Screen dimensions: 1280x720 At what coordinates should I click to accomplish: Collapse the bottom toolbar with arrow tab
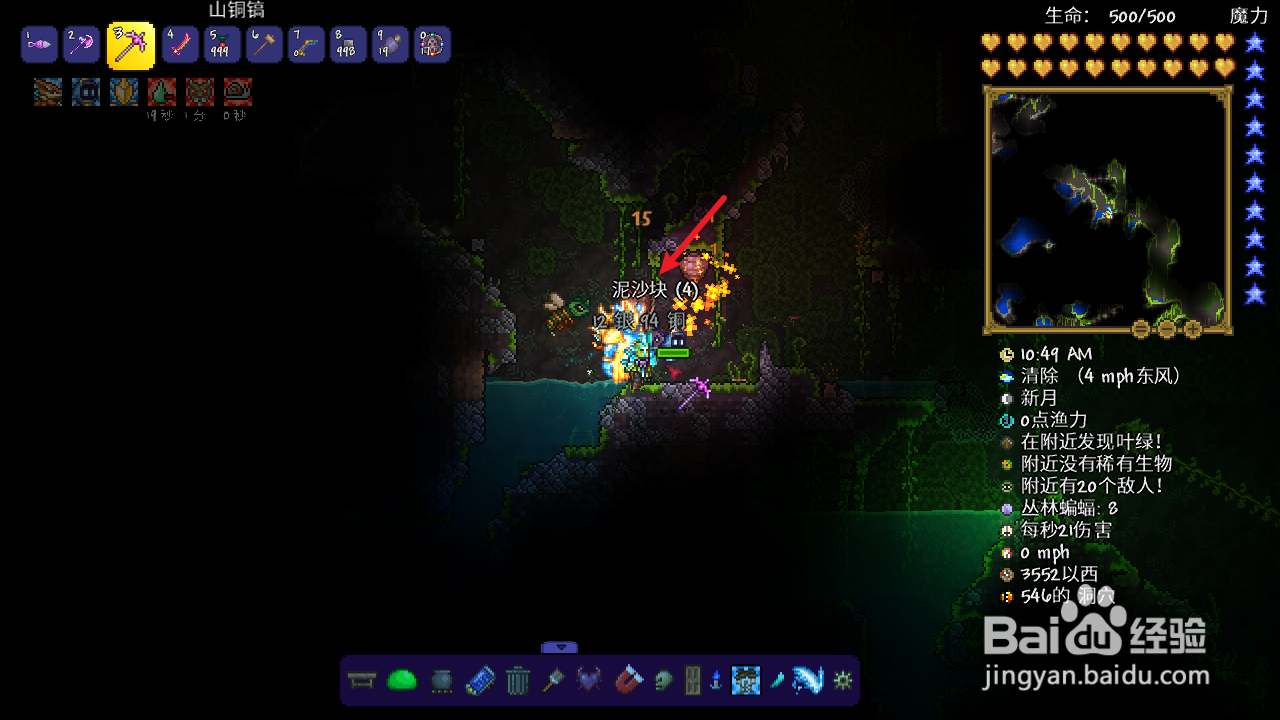560,647
